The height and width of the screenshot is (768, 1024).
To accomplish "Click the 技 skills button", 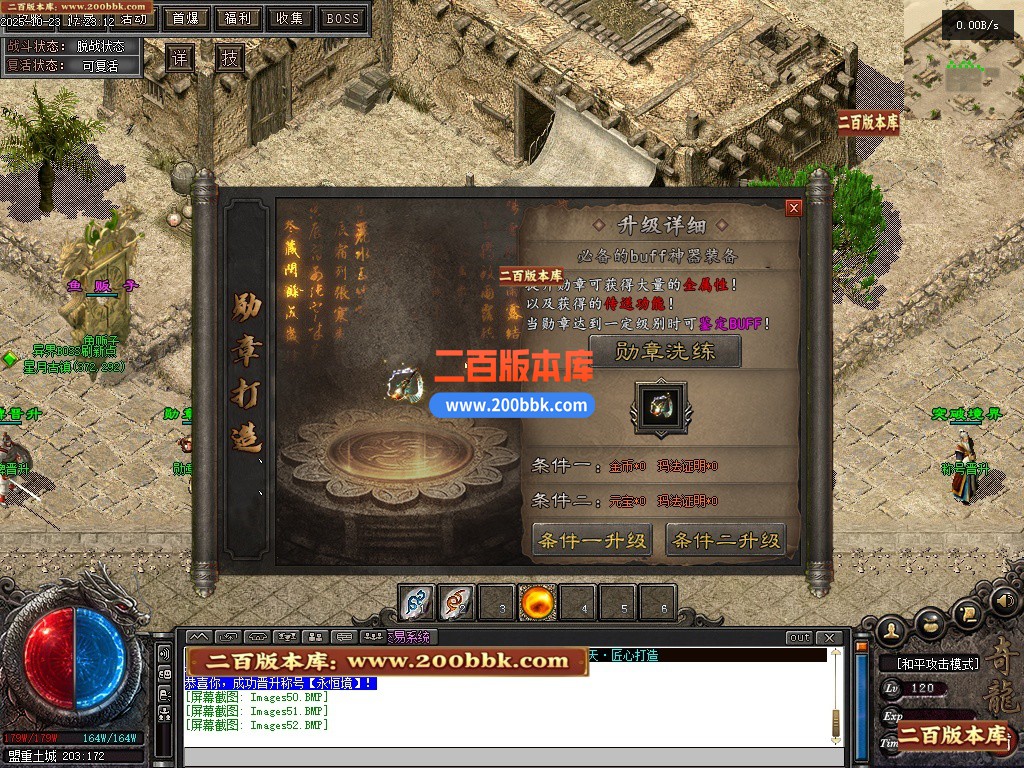I will 230,59.
